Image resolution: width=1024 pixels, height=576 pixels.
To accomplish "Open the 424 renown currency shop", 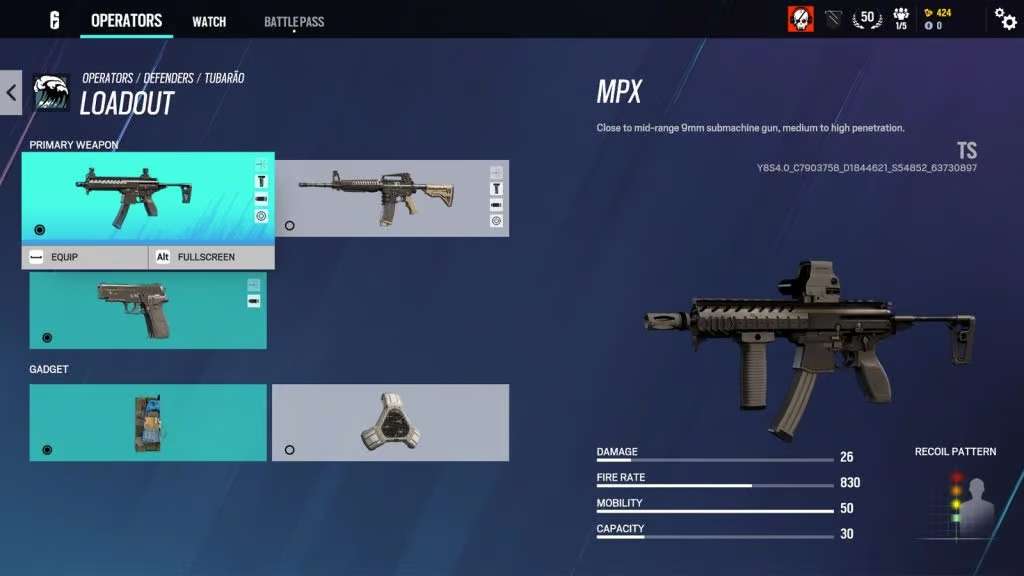I will [938, 13].
